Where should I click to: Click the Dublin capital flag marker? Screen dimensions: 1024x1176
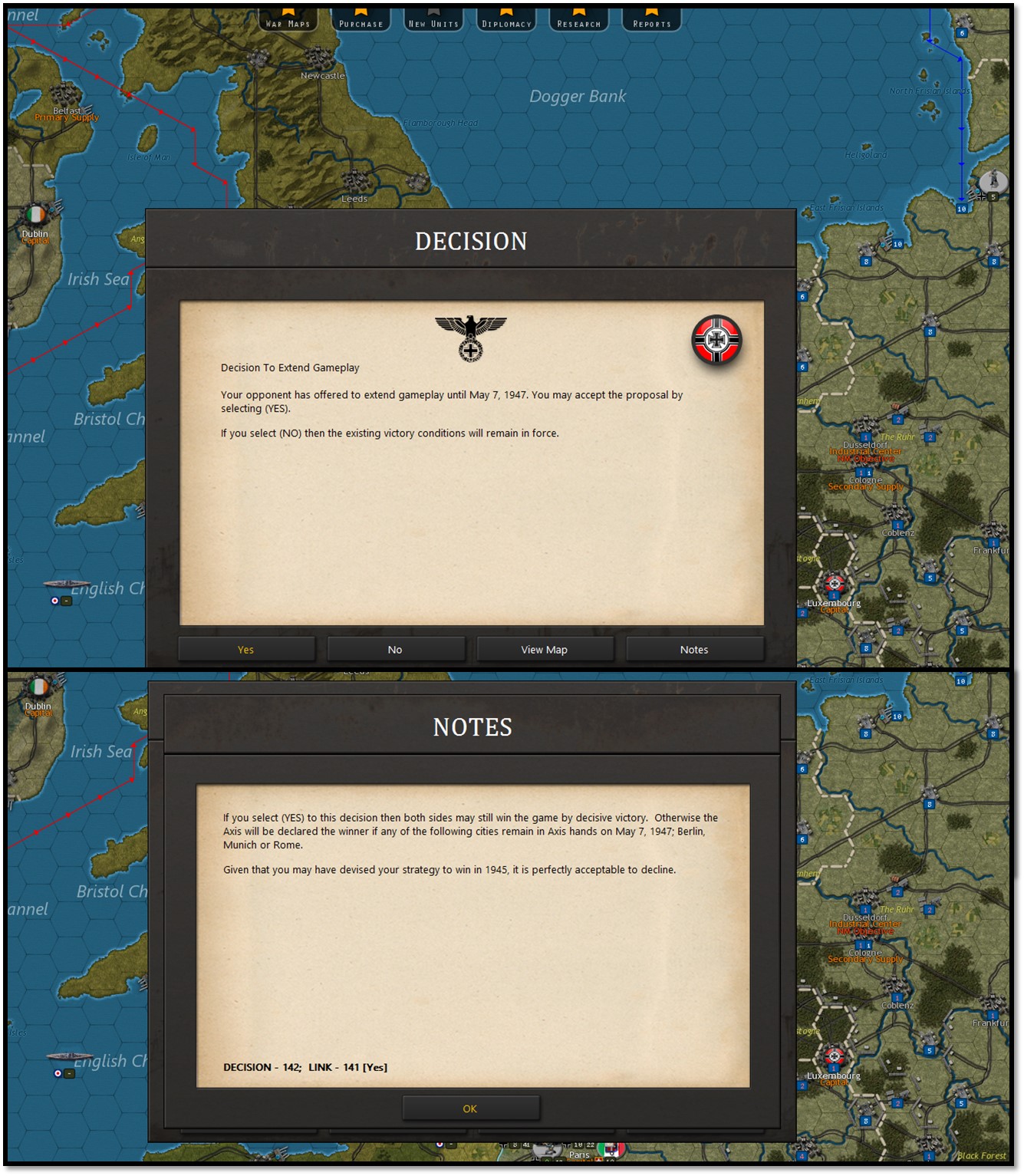point(35,215)
